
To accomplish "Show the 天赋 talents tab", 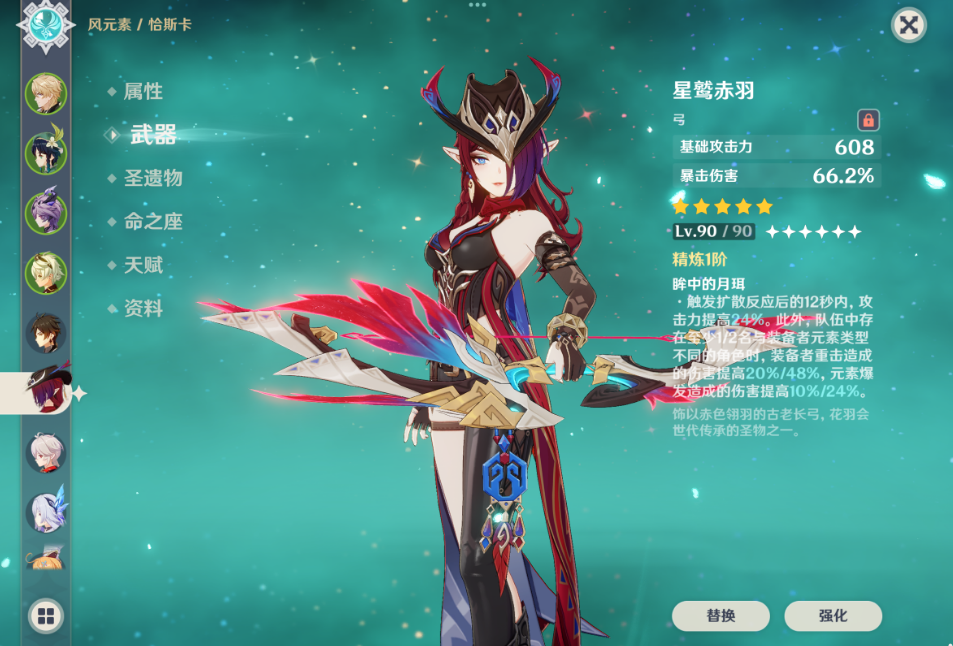I will pyautogui.click(x=143, y=265).
